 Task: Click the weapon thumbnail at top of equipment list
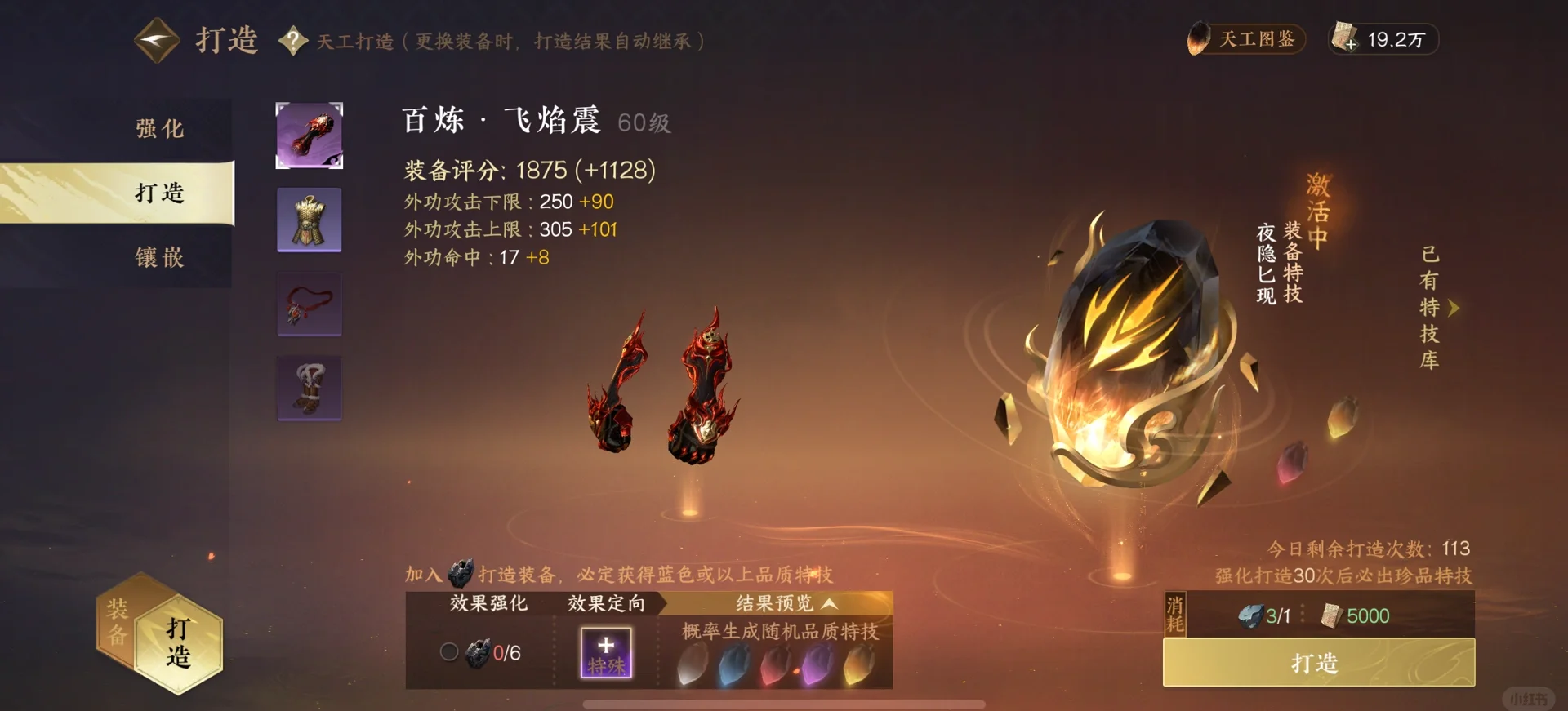309,136
